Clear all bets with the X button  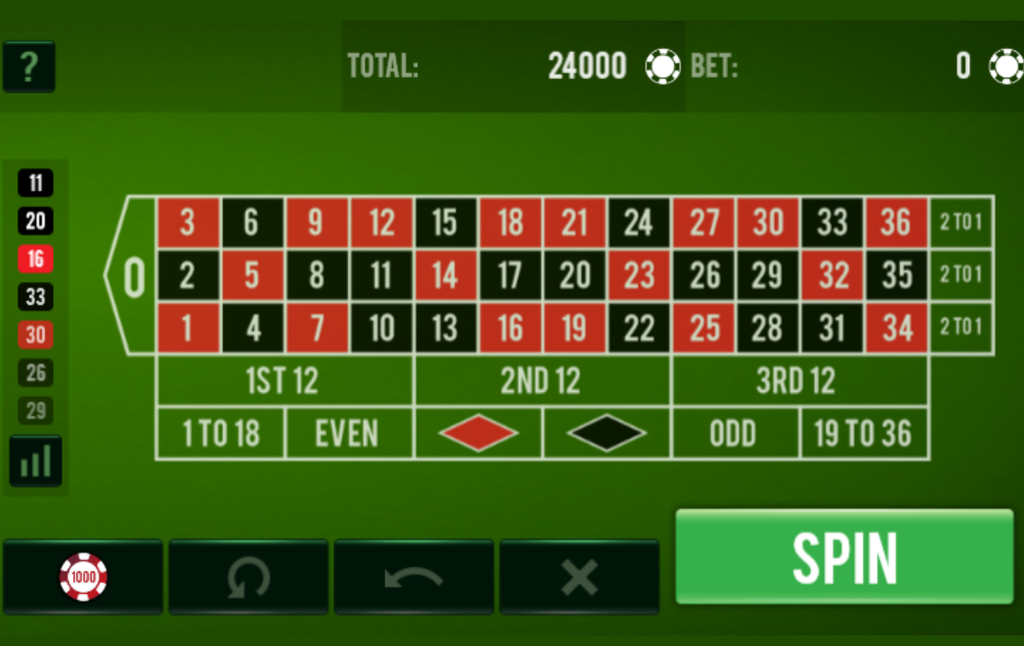pos(579,577)
